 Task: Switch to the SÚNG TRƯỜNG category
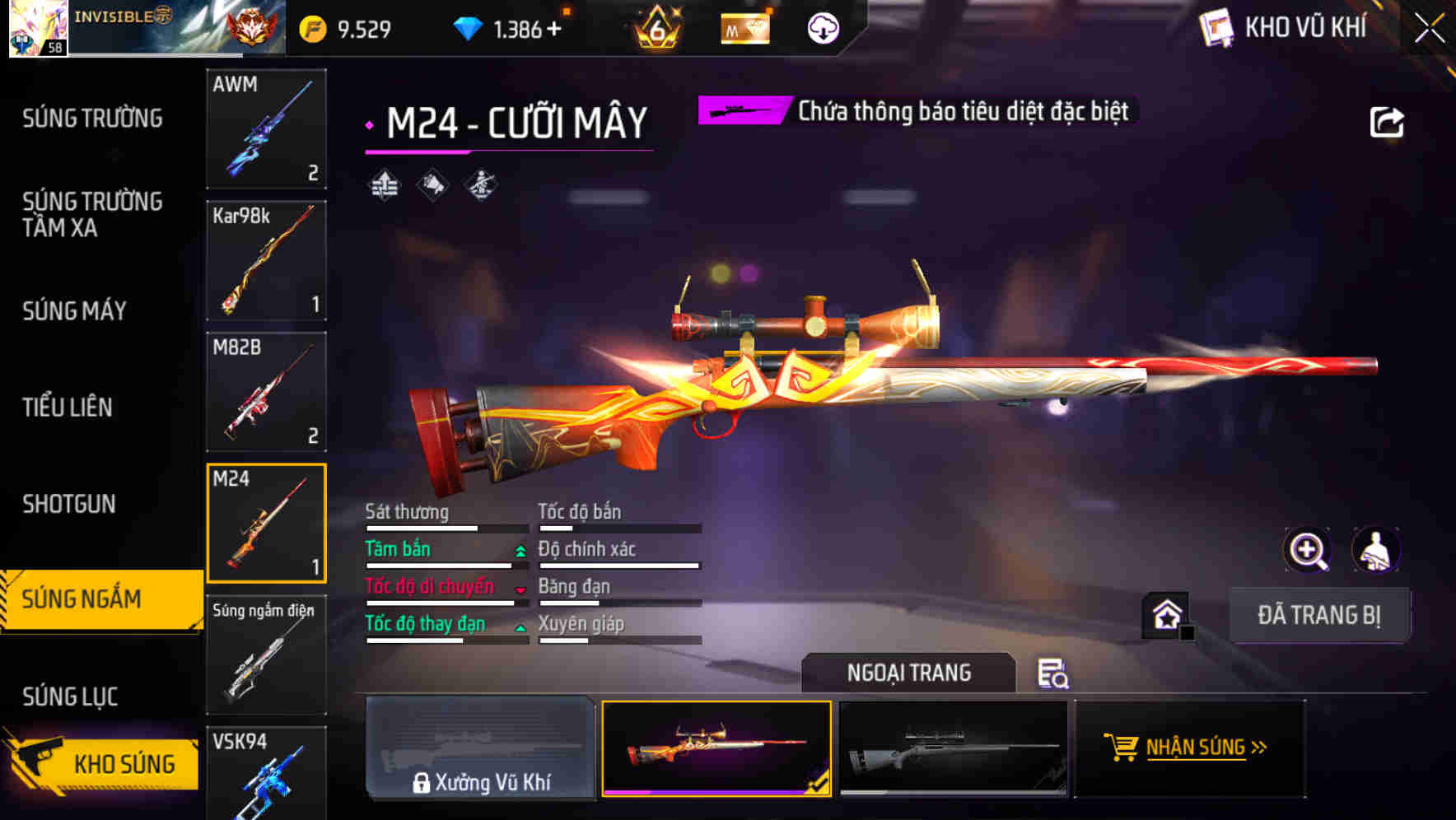[91, 118]
